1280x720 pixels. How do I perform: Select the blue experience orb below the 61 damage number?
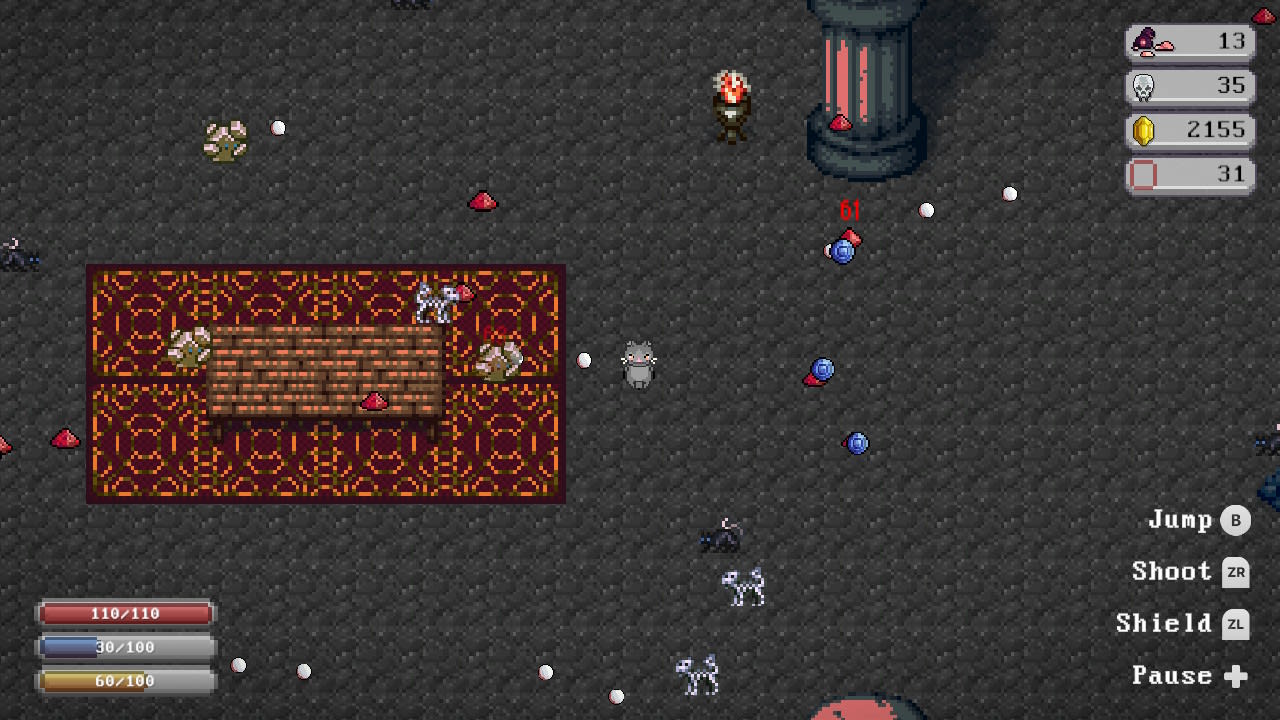[842, 250]
